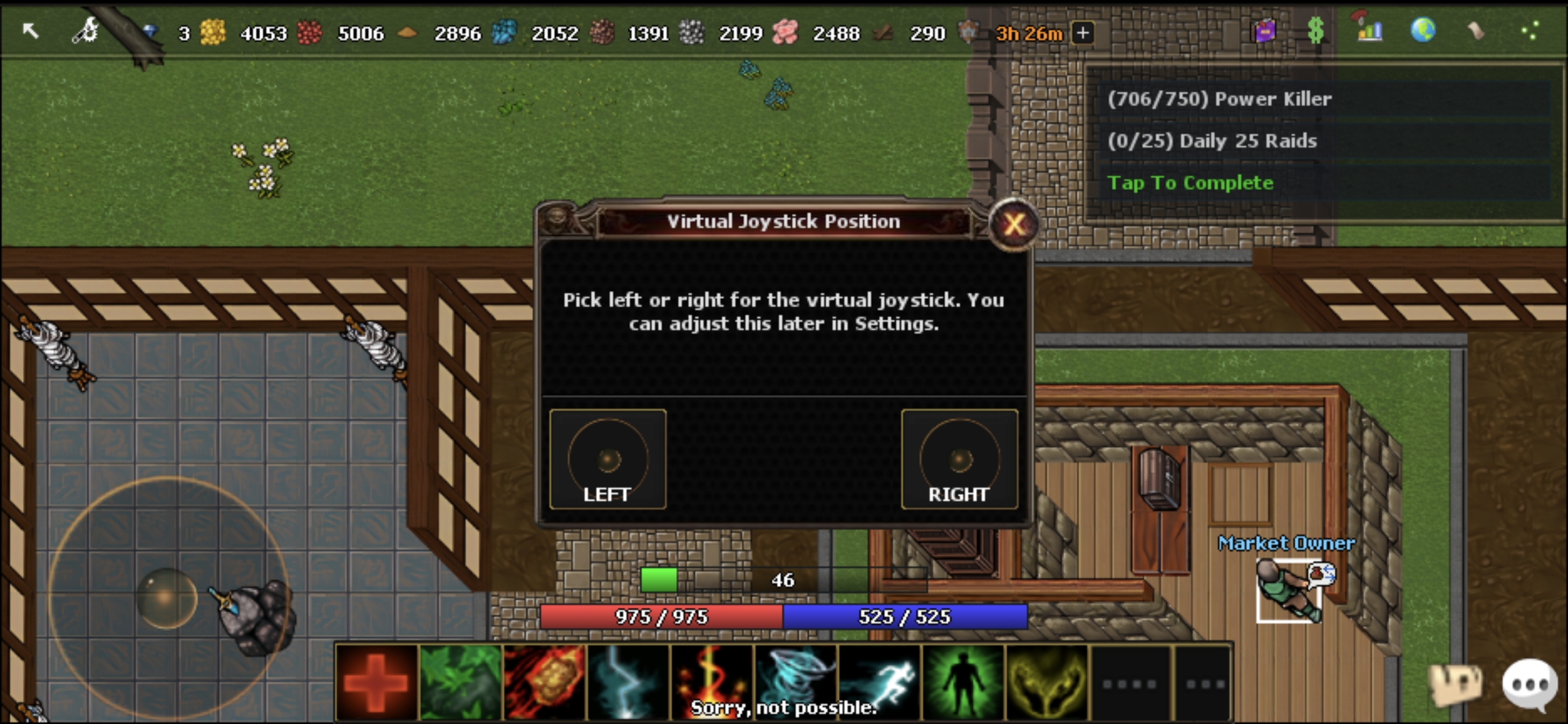Open the chat speech bubble
The width and height of the screenshot is (1568, 724).
click(x=1529, y=684)
